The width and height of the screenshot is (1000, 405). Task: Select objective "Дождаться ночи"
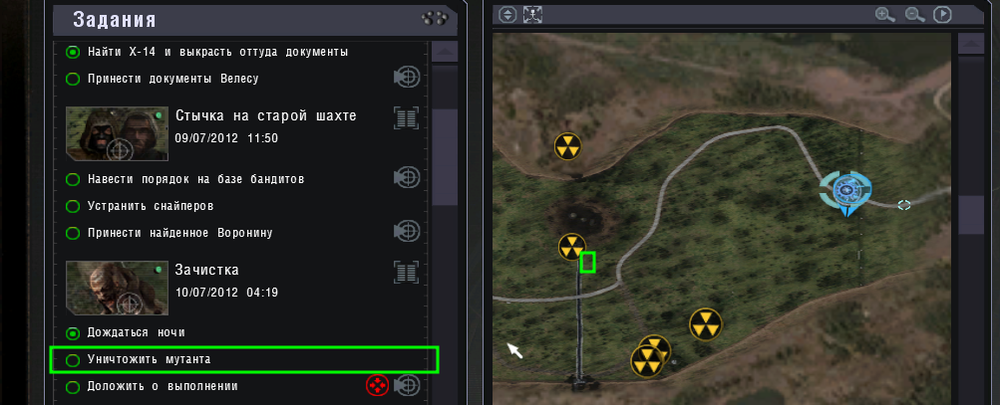click(135, 333)
